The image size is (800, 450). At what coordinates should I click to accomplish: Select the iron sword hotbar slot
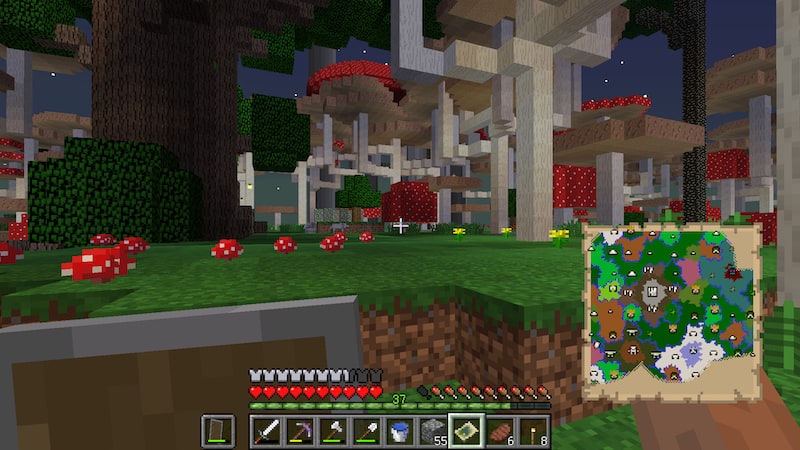267,432
